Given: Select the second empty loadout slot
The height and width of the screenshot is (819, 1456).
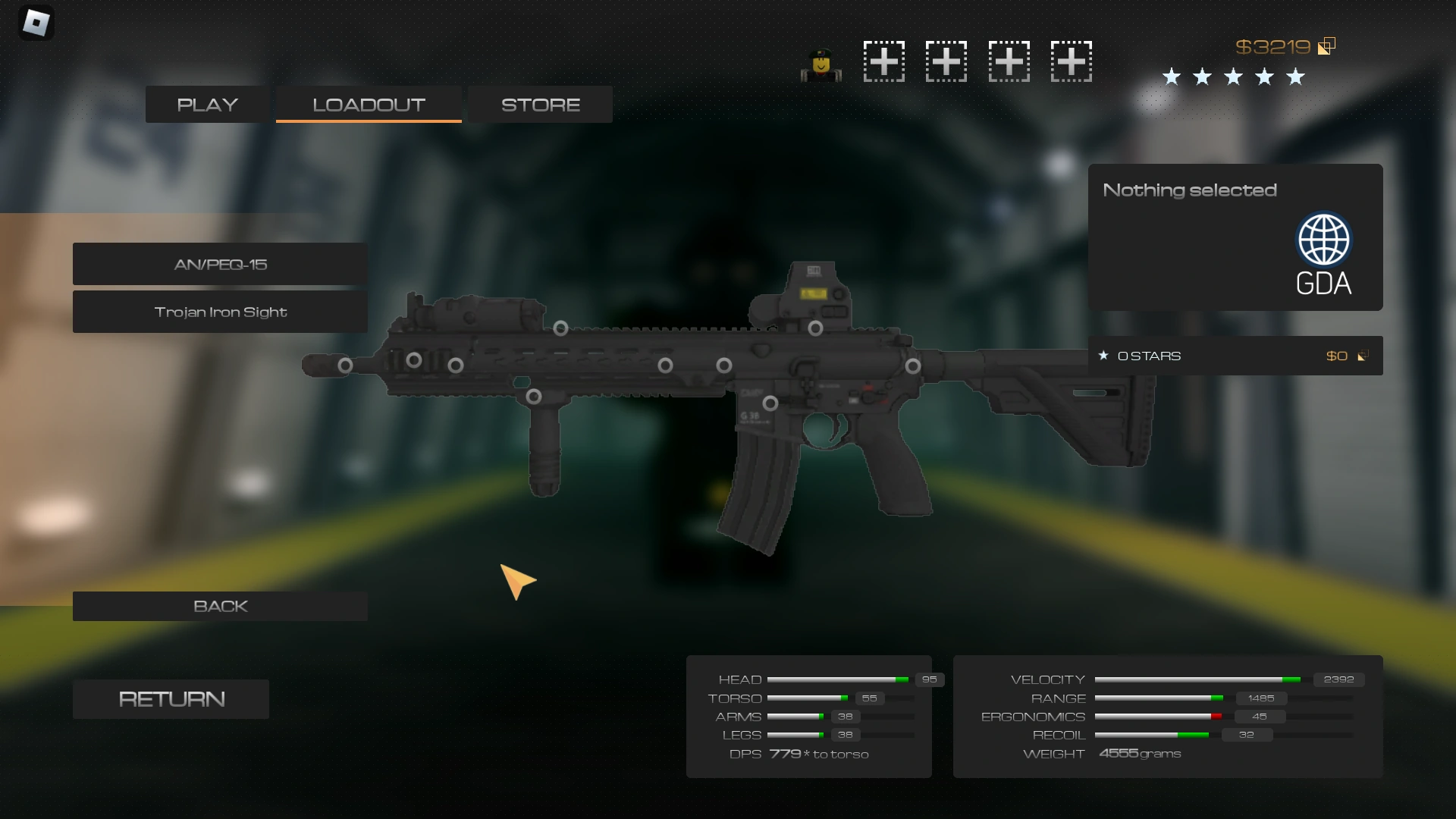Looking at the screenshot, I should point(946,61).
